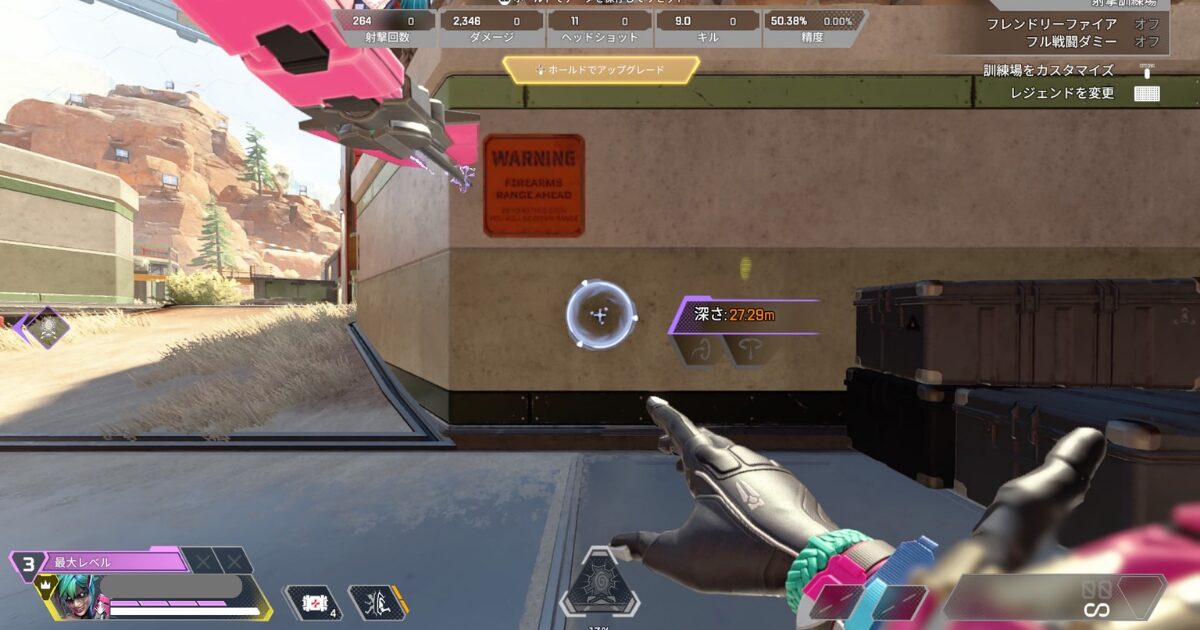Select the med kit item slot
This screenshot has height=630, width=1200.
coord(312,602)
